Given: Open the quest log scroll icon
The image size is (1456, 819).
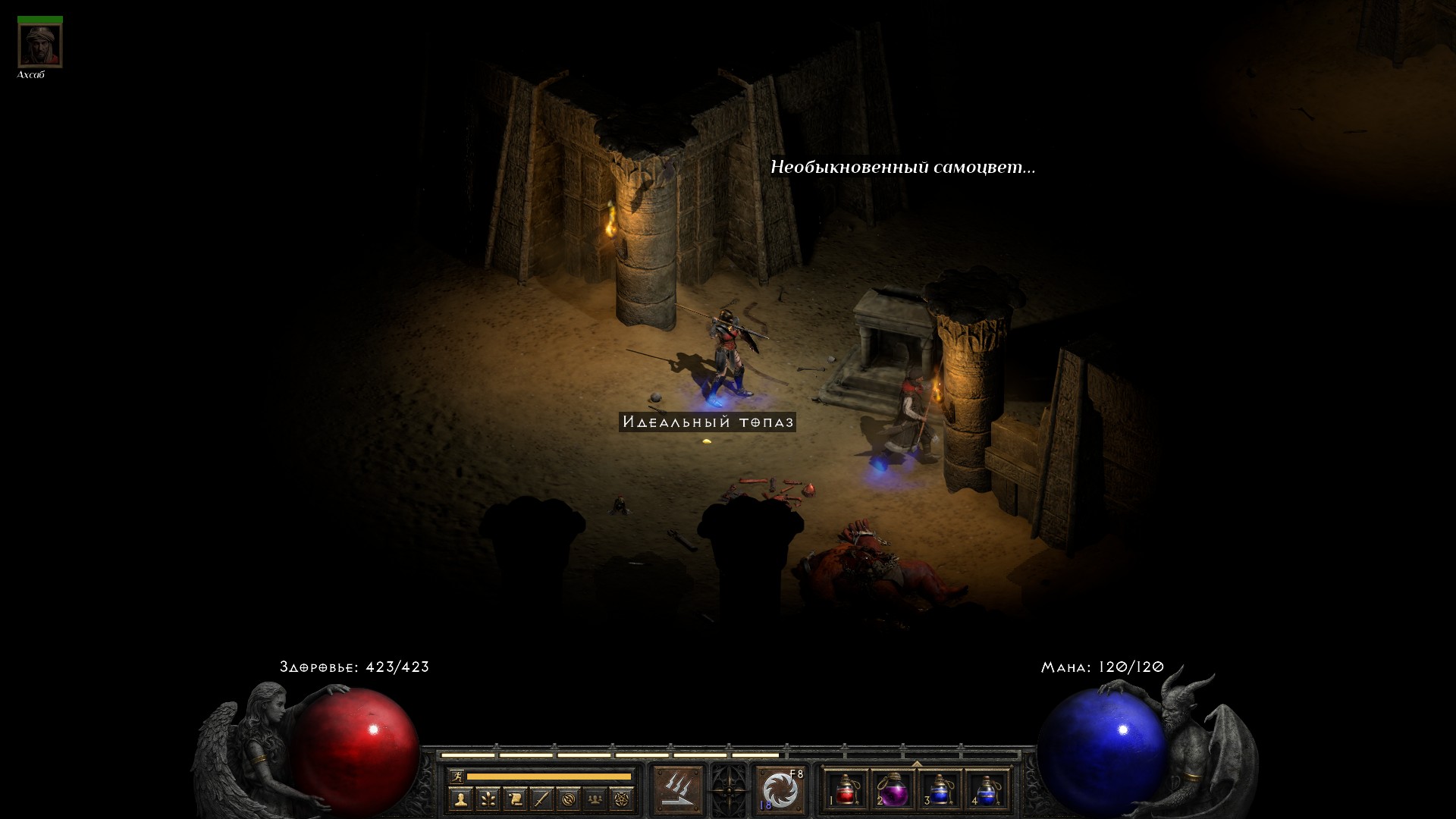Looking at the screenshot, I should [x=515, y=799].
